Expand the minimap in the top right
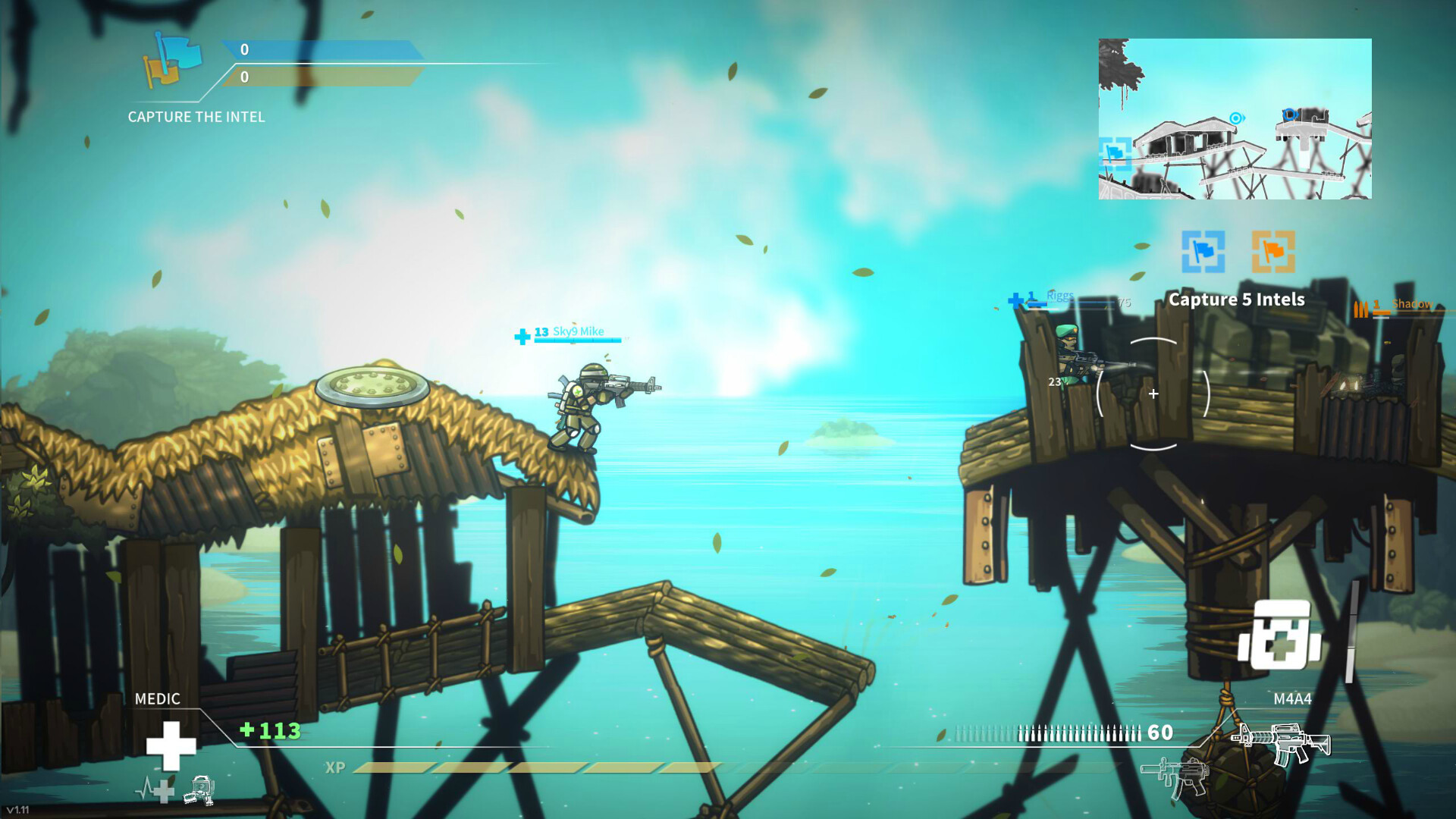Image resolution: width=1456 pixels, height=819 pixels. click(1234, 120)
